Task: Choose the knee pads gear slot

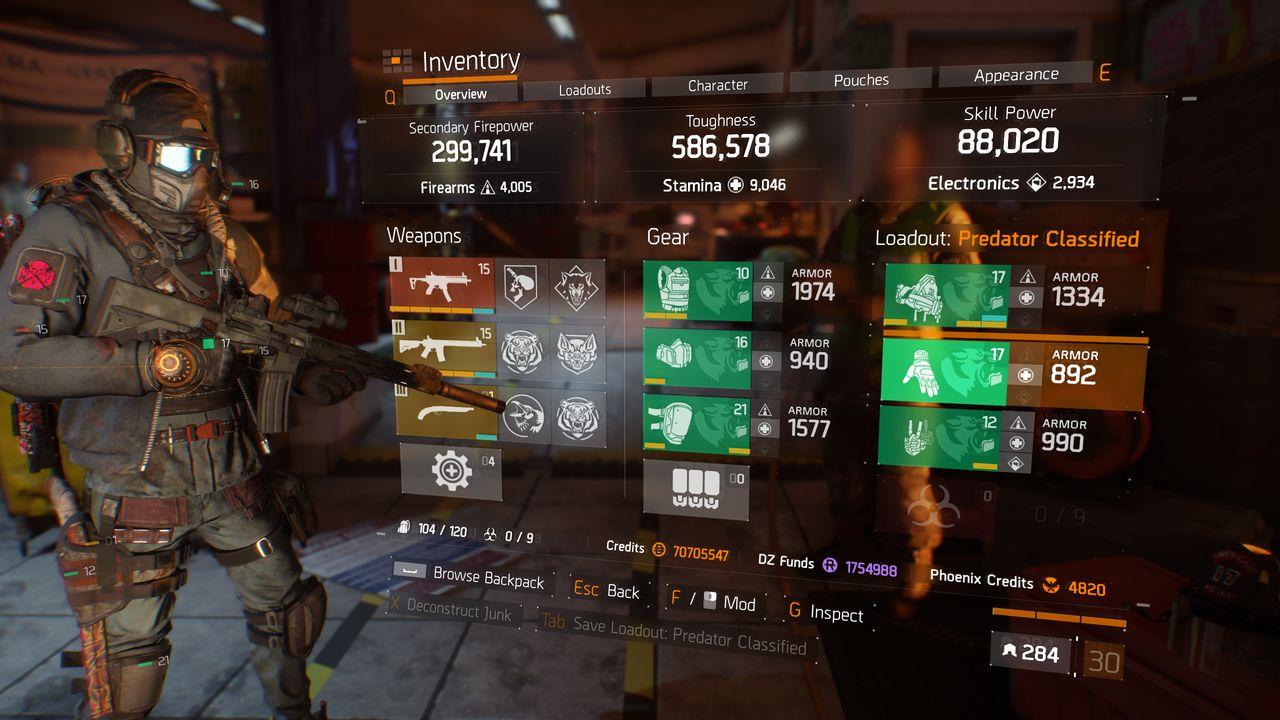Action: pos(696,425)
